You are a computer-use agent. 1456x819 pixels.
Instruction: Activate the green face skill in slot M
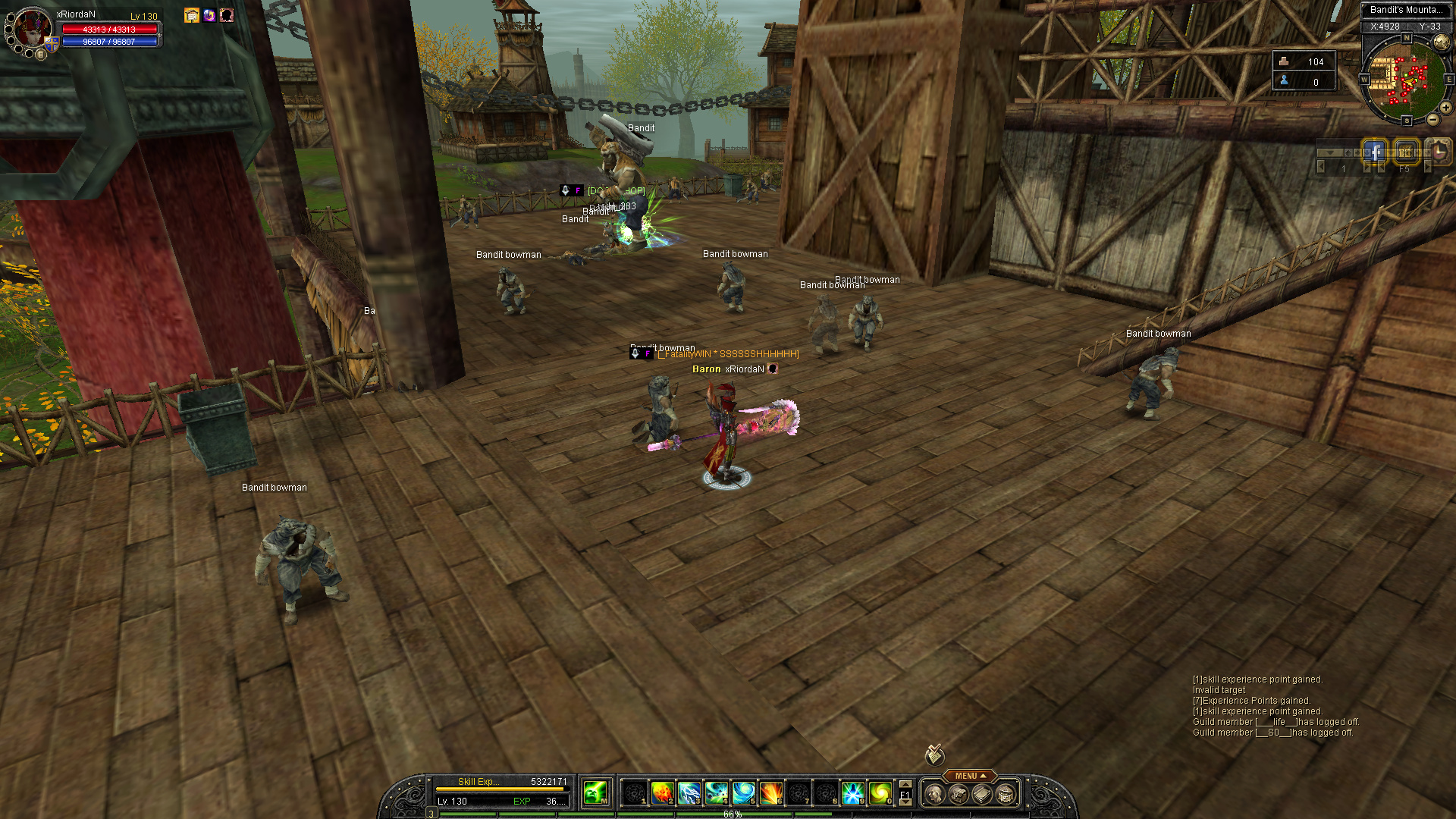point(595,793)
